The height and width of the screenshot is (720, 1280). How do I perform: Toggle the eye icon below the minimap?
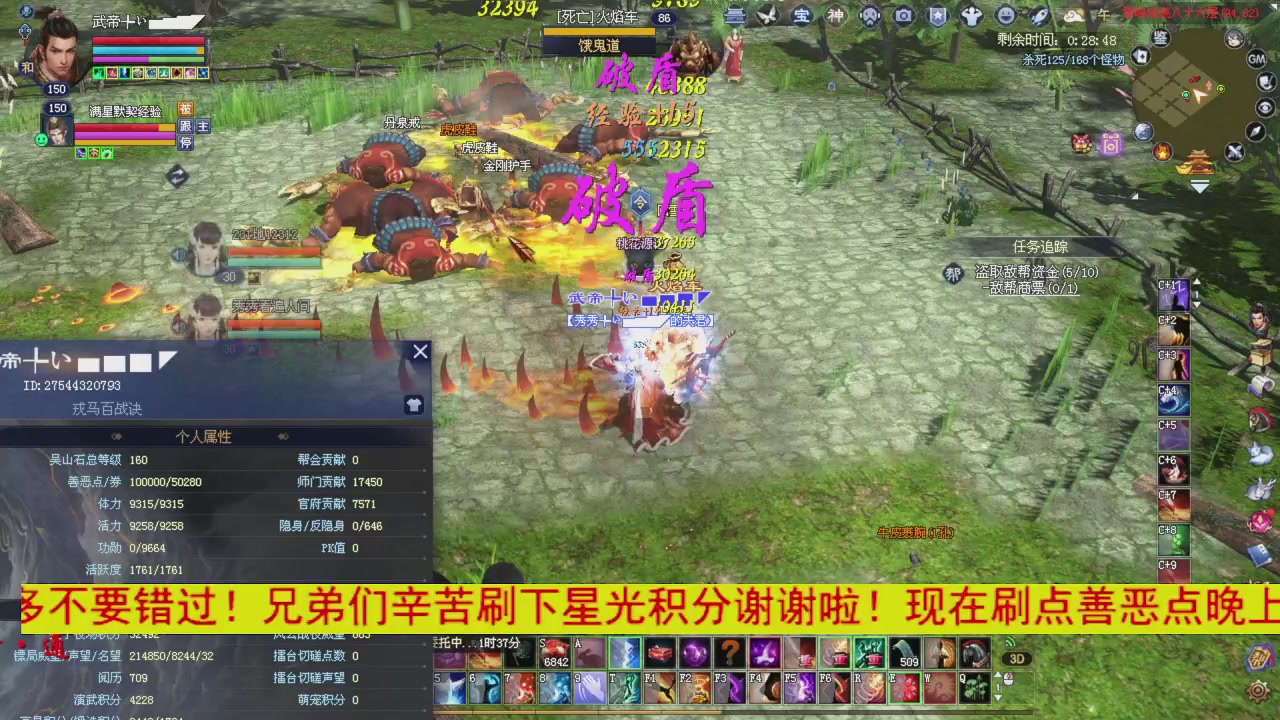pos(1264,107)
